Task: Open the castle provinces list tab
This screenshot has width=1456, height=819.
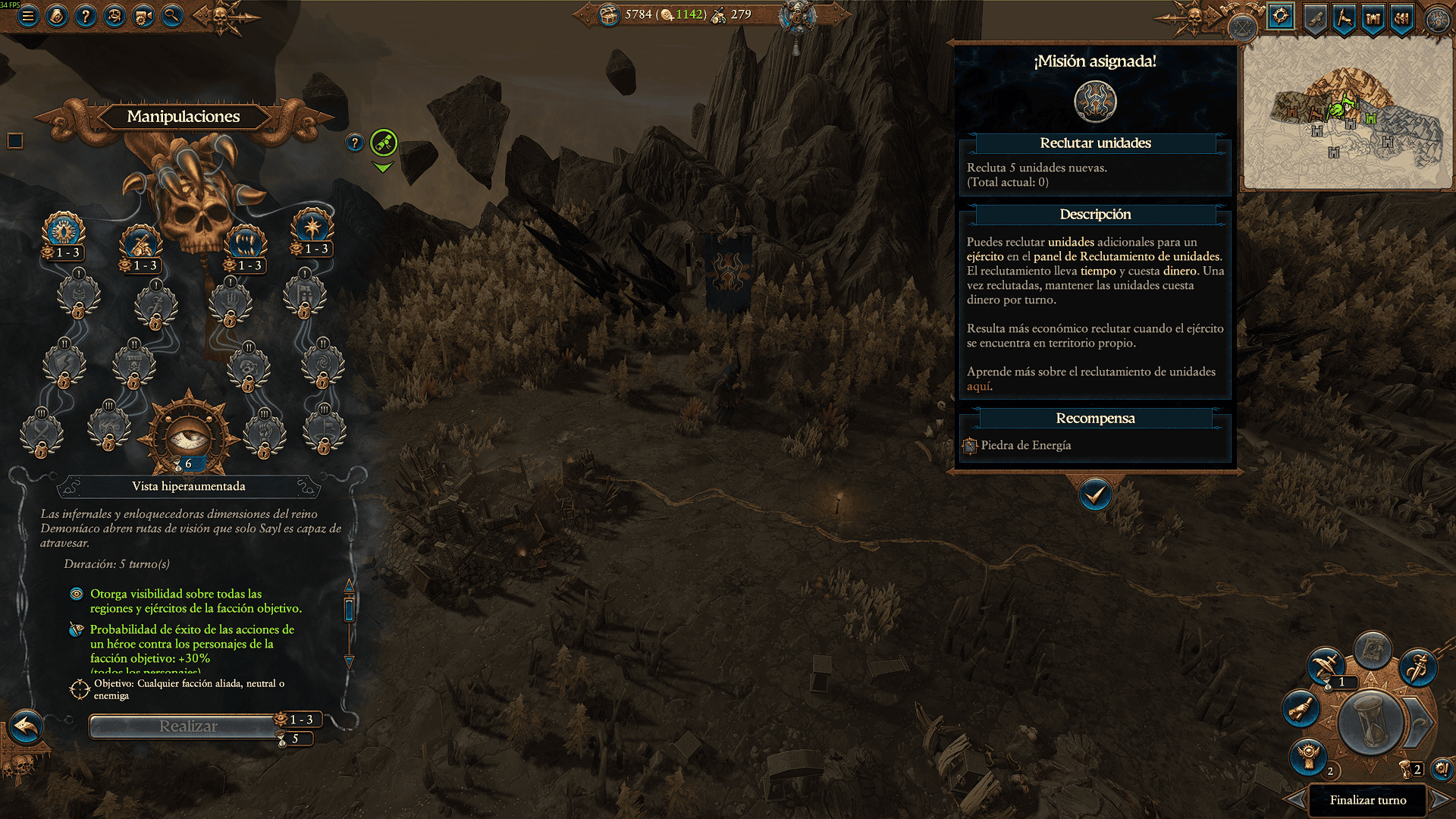Action: 1373,17
